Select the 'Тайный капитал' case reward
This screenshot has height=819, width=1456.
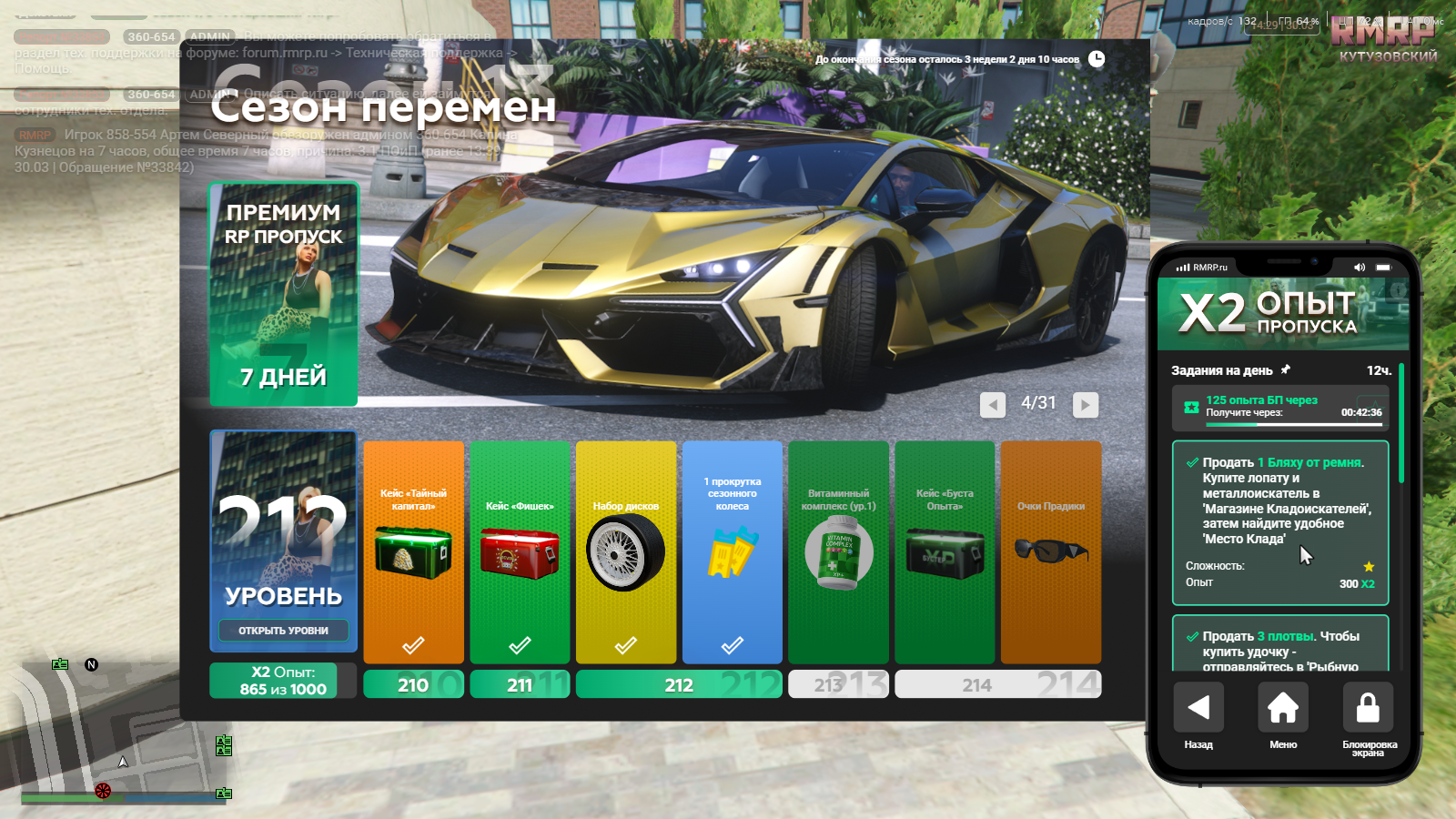[413, 551]
